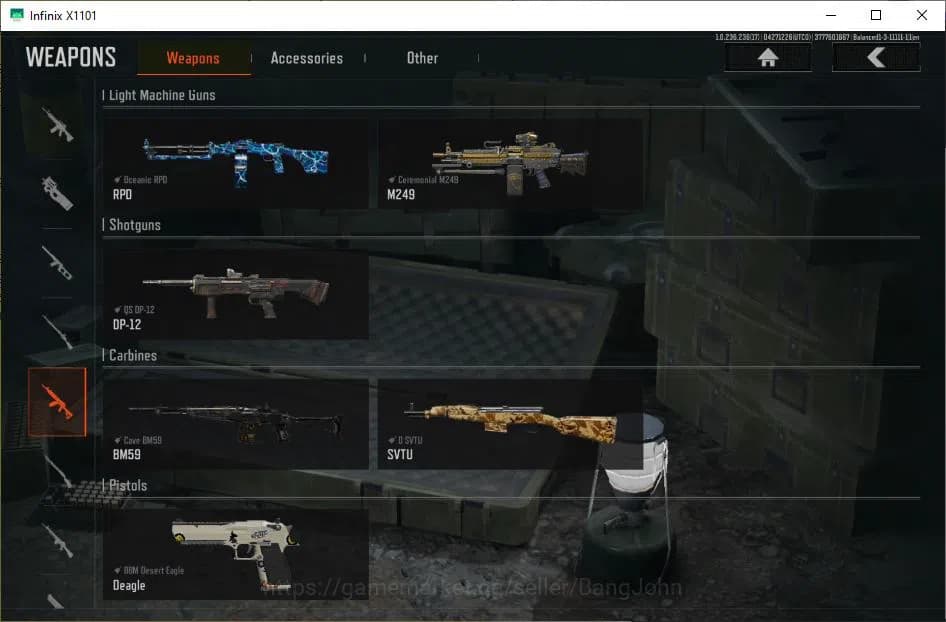Maximize the emulator window
Screen dimensions: 946x622
876,15
